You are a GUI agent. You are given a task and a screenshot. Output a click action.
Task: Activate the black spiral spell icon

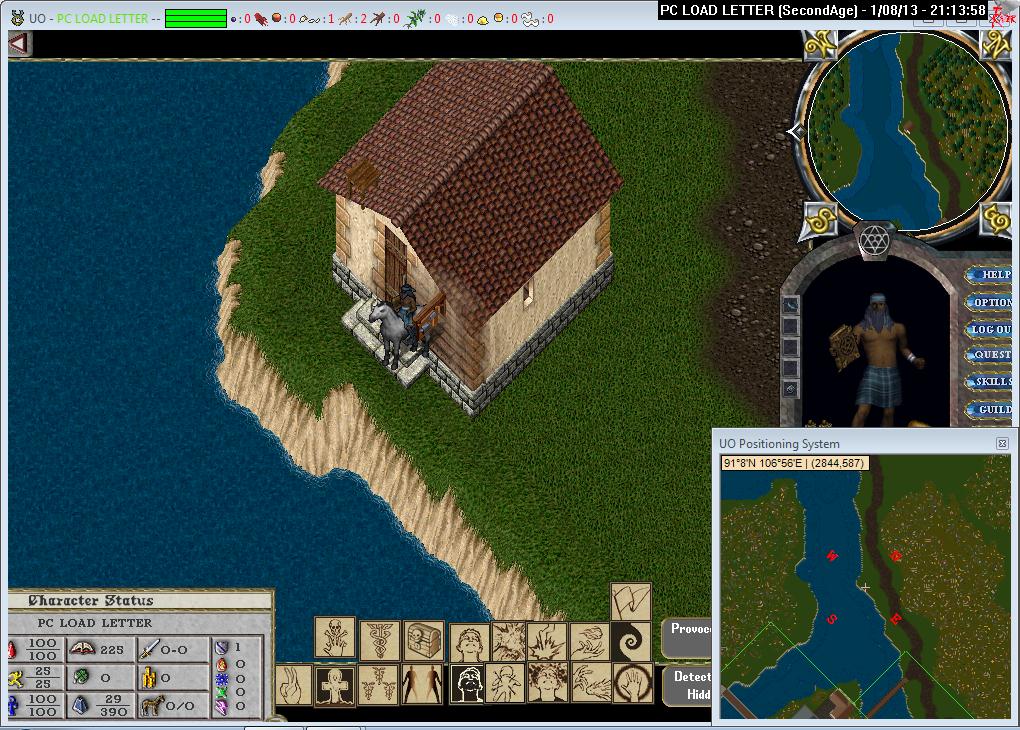(x=632, y=641)
